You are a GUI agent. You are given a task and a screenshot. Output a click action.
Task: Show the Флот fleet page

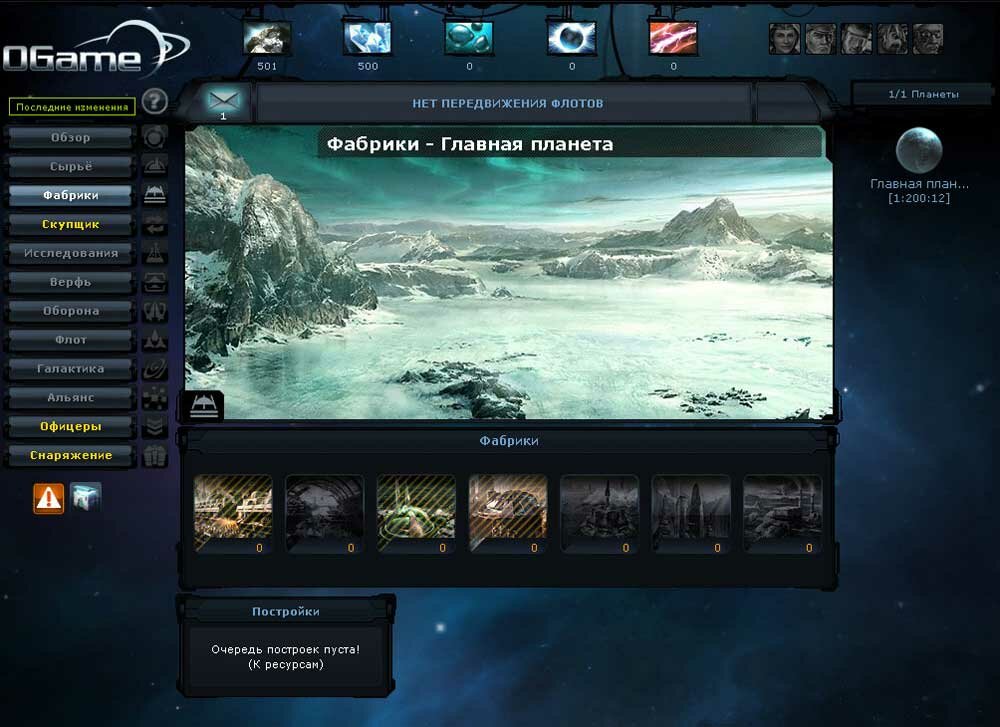click(x=70, y=340)
